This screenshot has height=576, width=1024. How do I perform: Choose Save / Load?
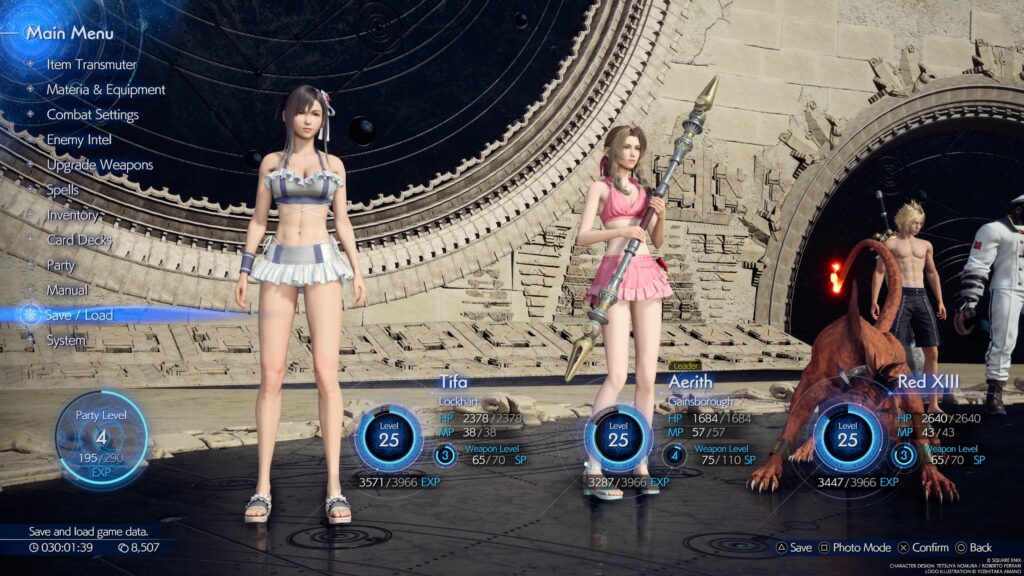79,315
